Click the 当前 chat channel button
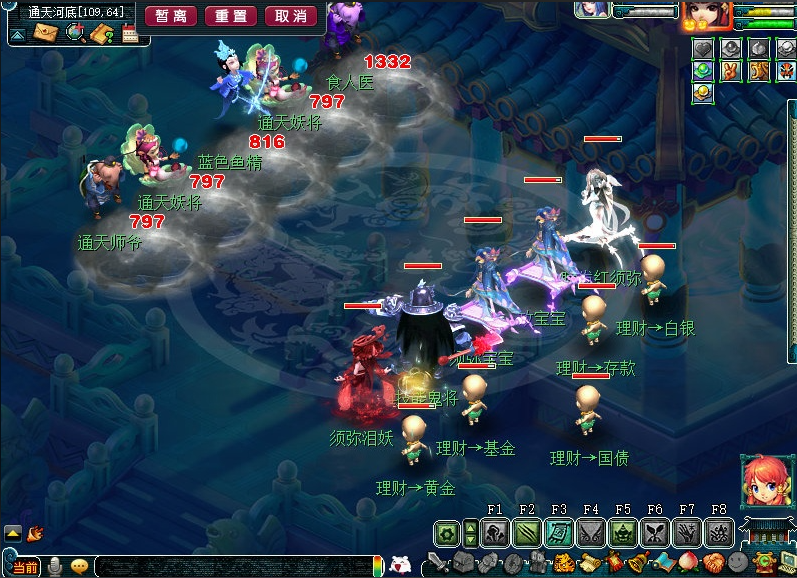This screenshot has height=578, width=797. 26,567
